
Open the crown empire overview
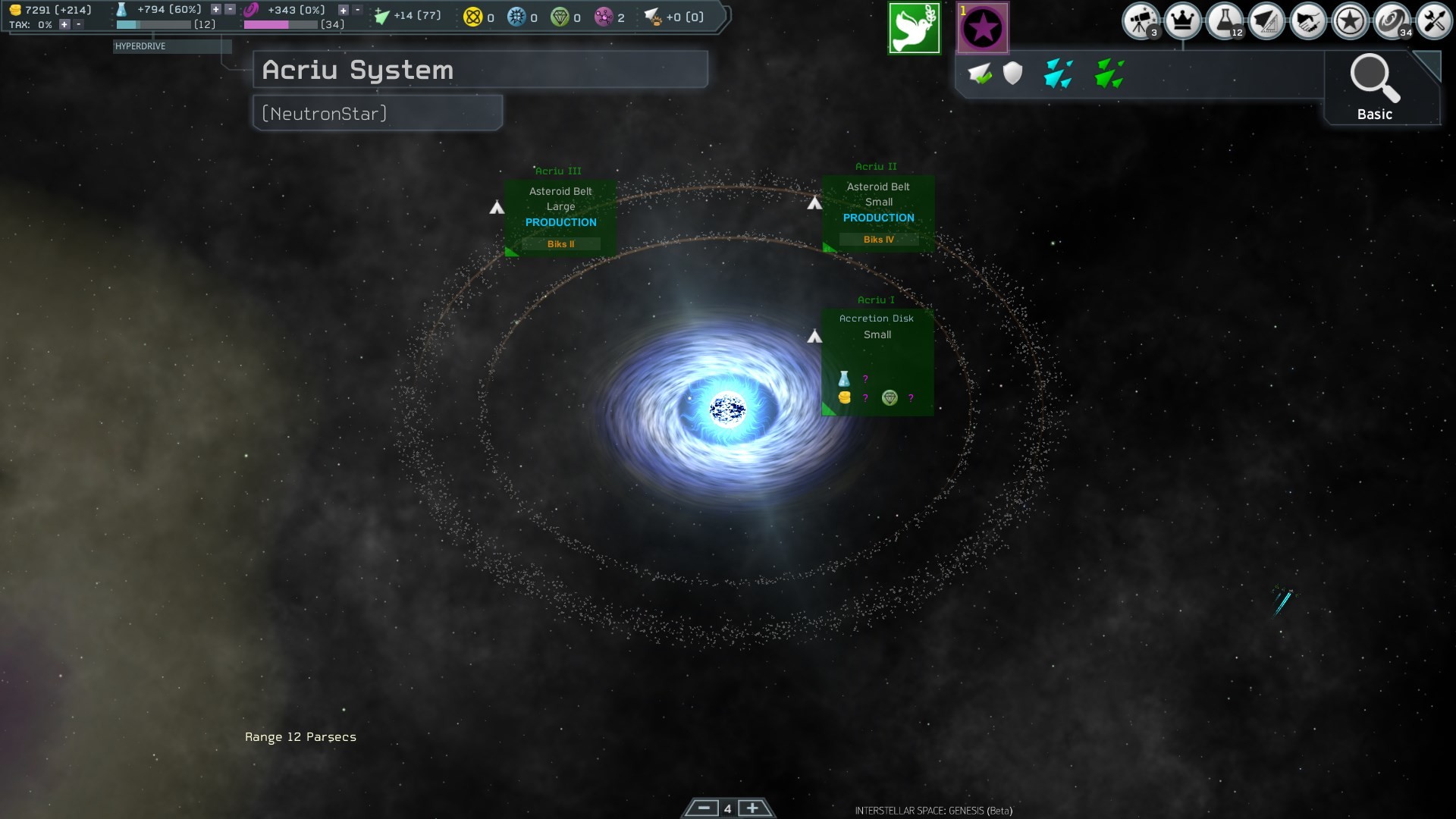(x=1182, y=21)
